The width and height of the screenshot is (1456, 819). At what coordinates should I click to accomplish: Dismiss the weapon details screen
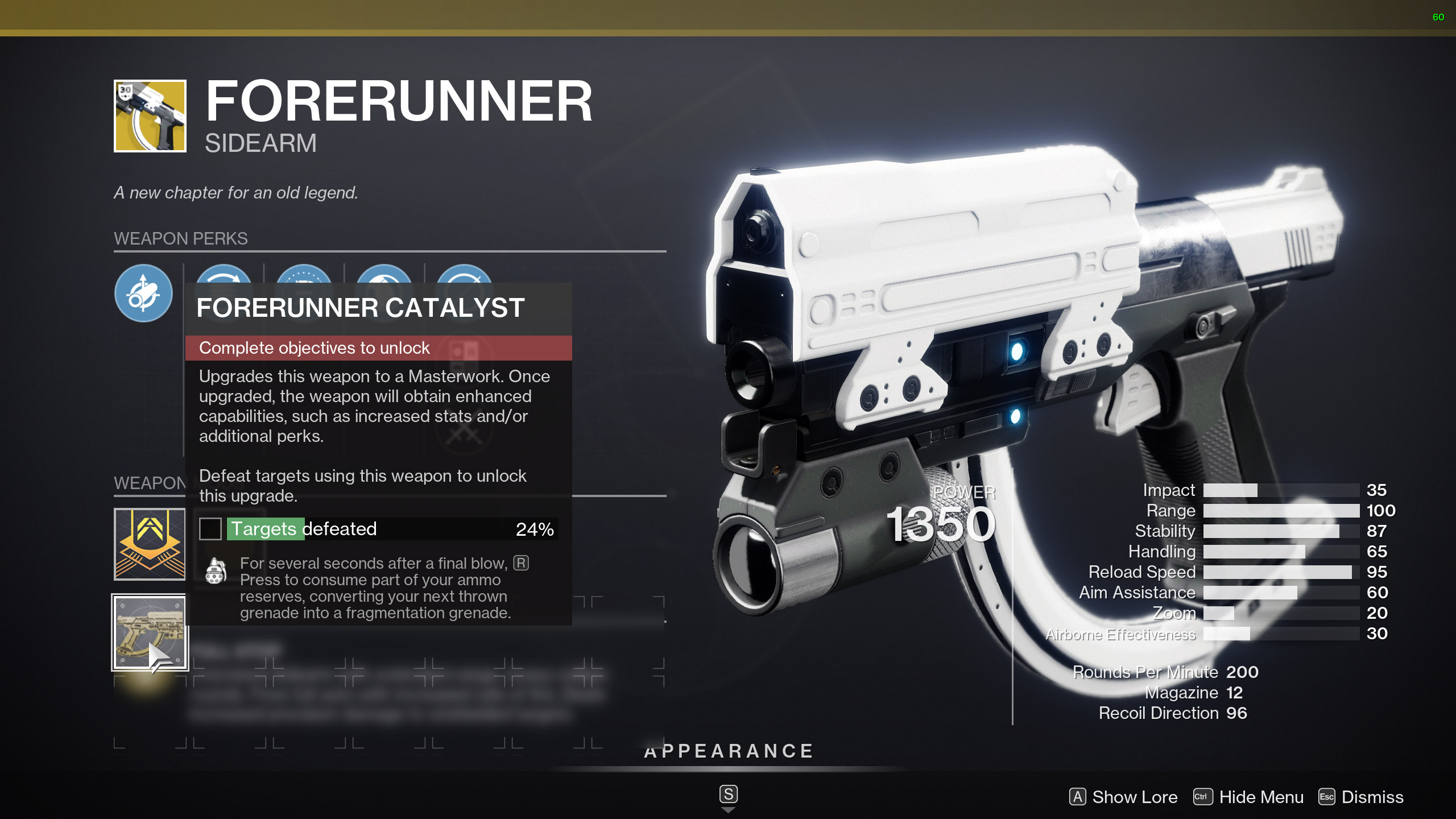pos(1361,797)
